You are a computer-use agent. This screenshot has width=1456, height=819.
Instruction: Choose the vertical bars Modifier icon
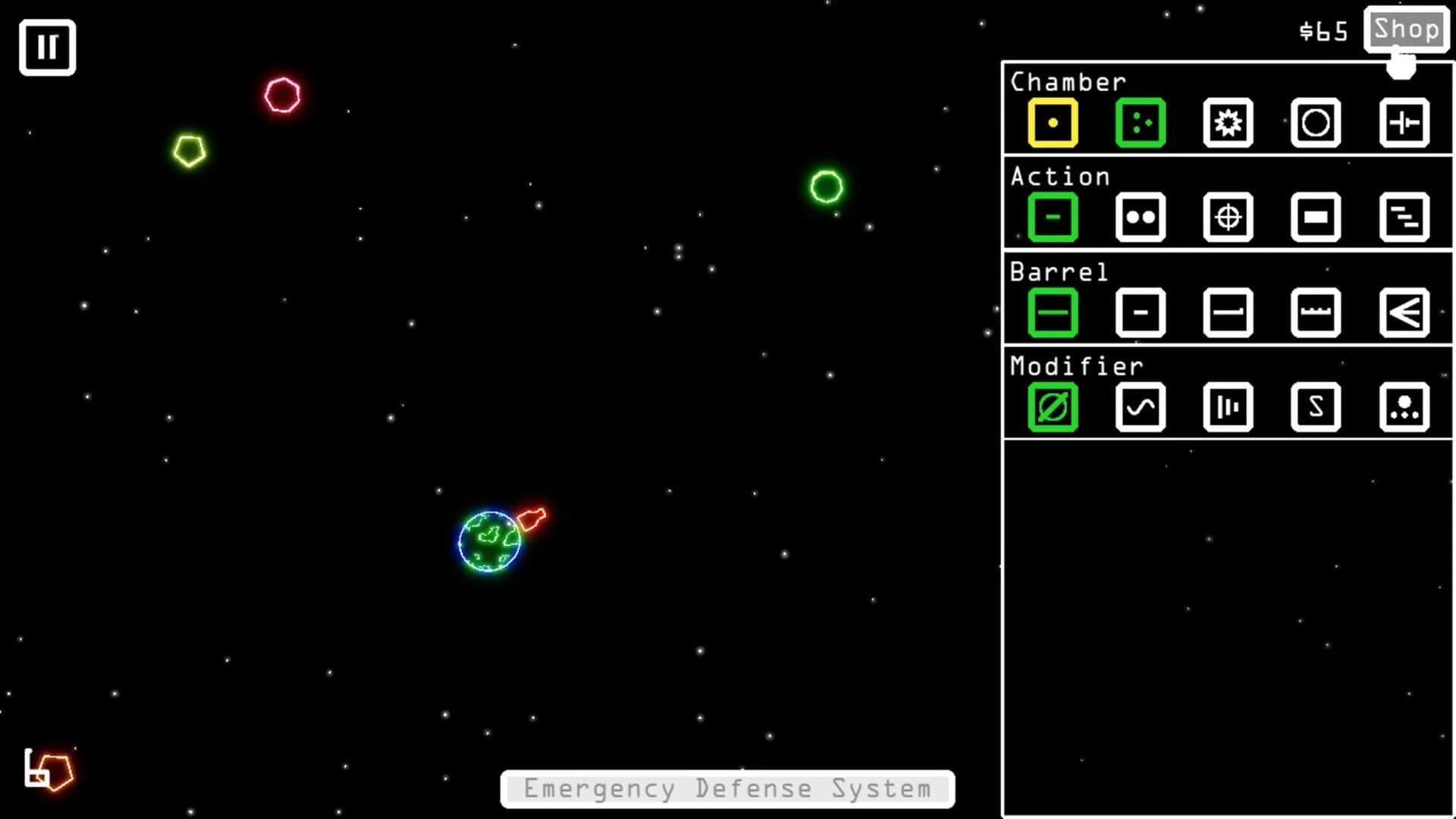(1228, 407)
